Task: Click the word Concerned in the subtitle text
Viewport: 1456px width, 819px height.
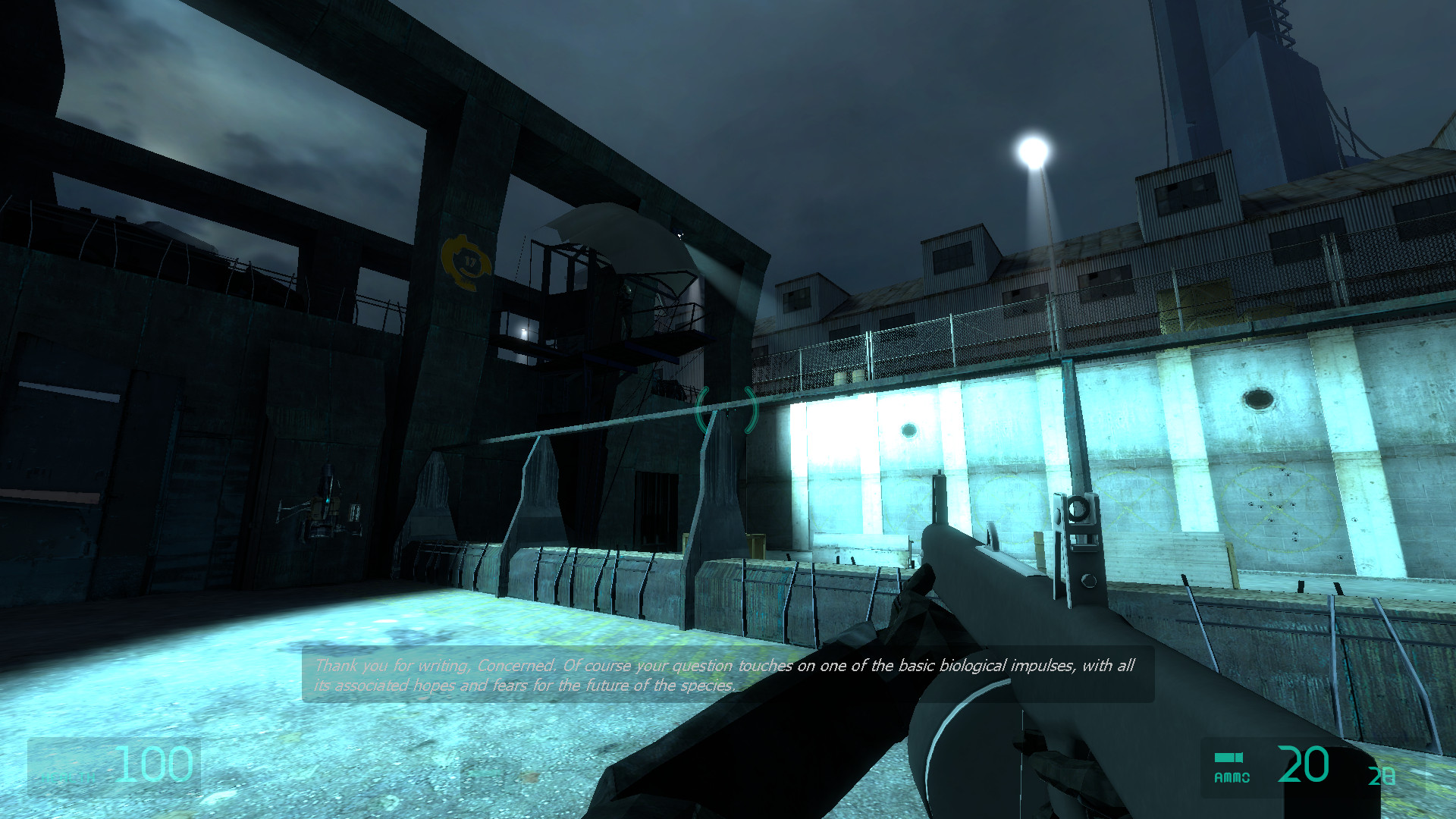Action: point(516,666)
